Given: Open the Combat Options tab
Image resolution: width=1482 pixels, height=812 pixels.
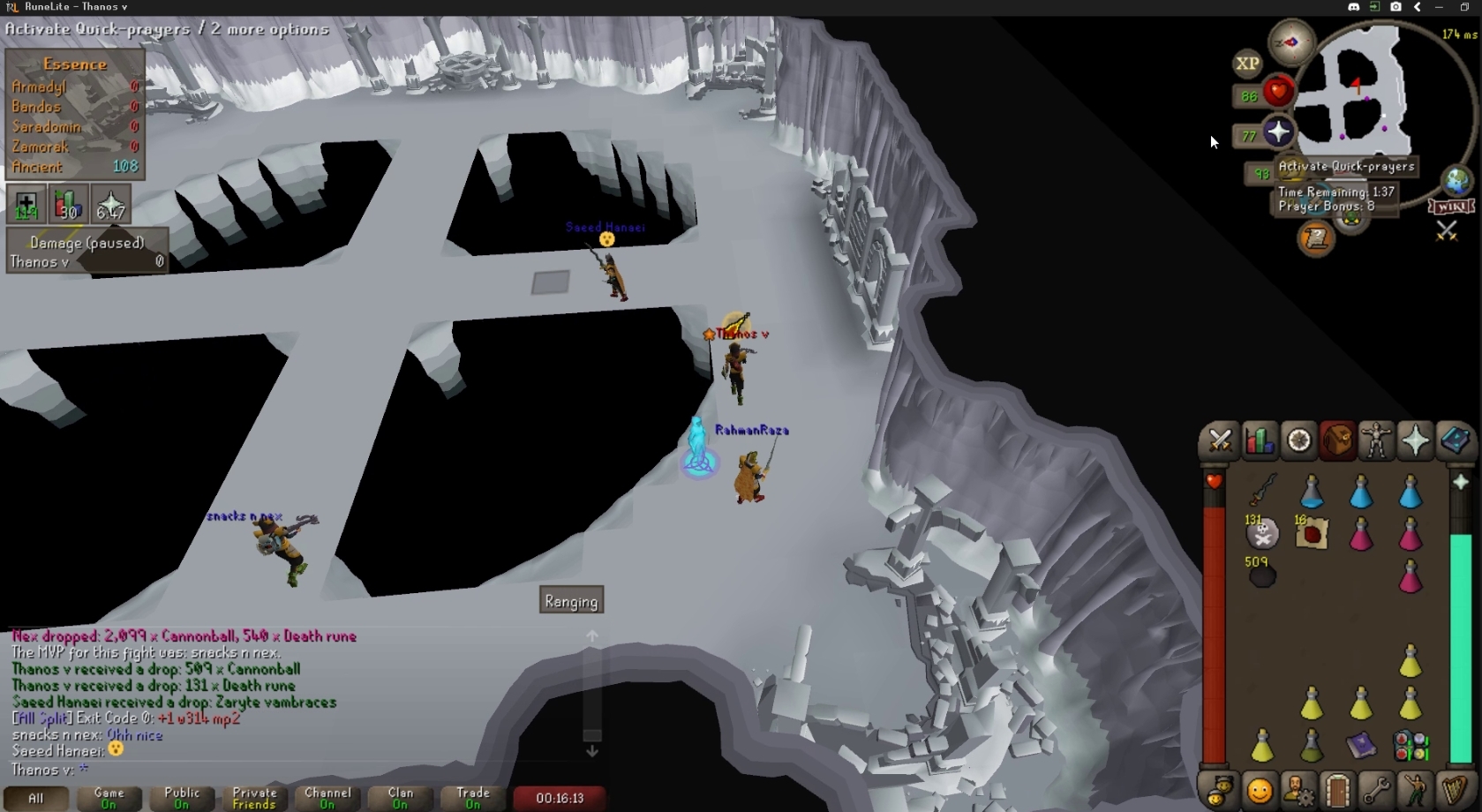Looking at the screenshot, I should [1220, 440].
